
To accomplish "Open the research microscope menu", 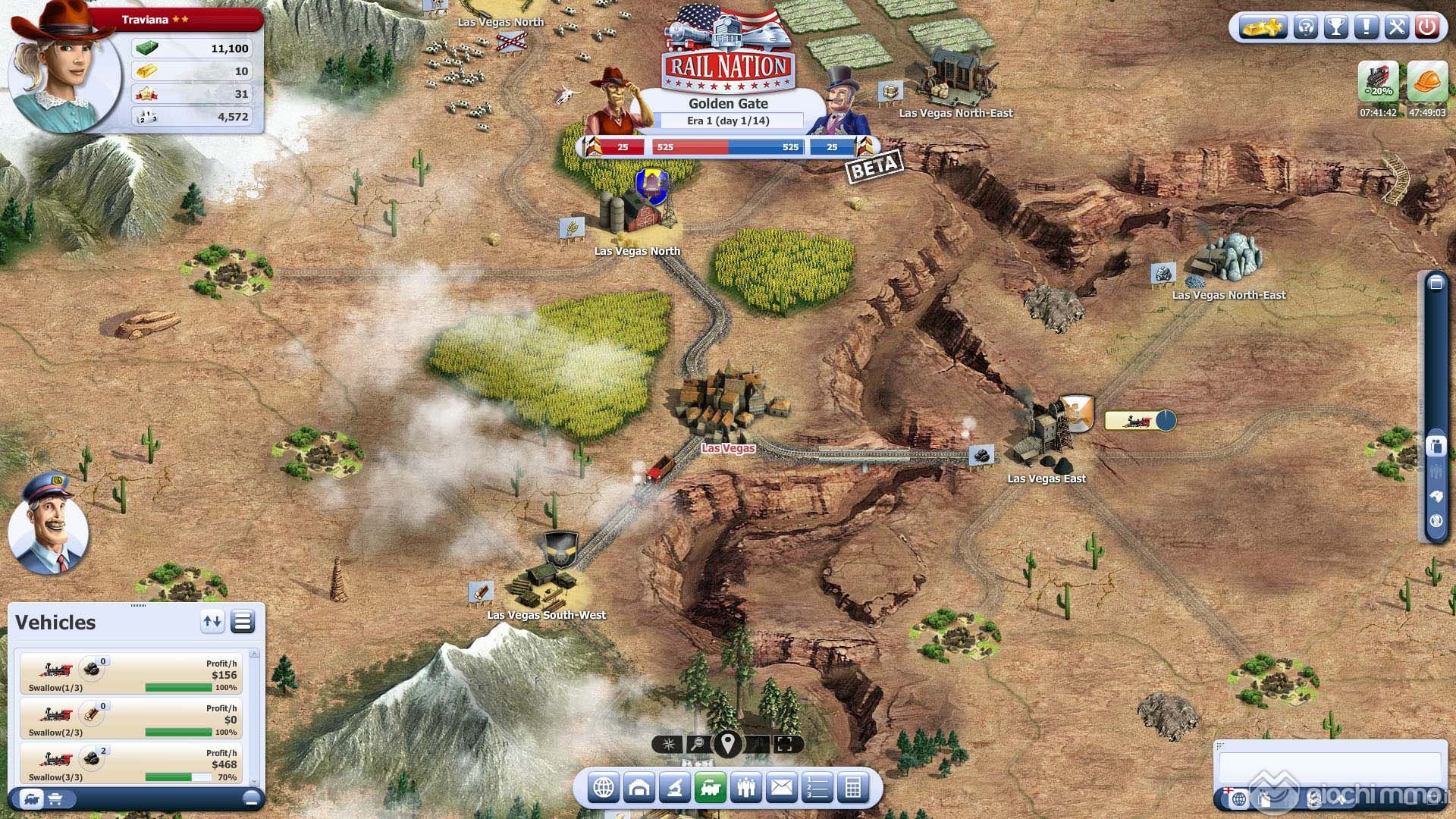I will pyautogui.click(x=674, y=789).
